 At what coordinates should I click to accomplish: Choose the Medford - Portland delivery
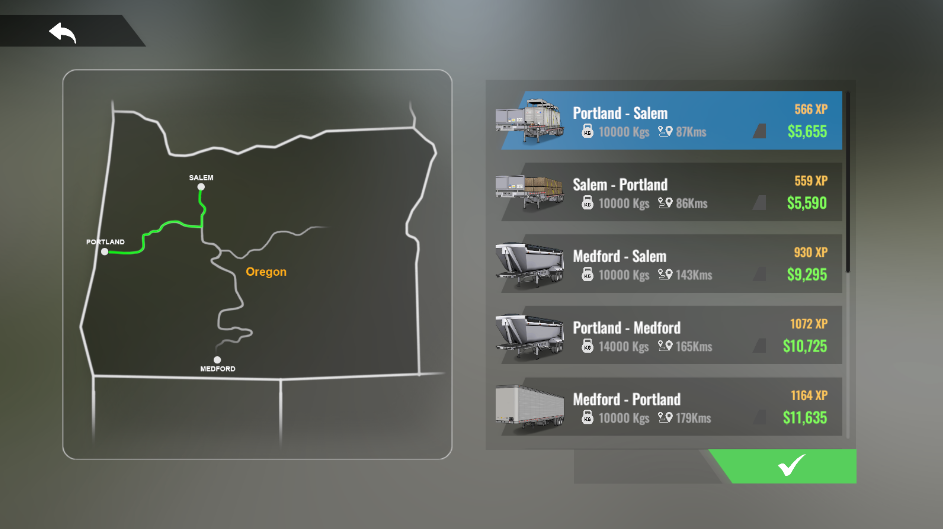click(x=667, y=407)
